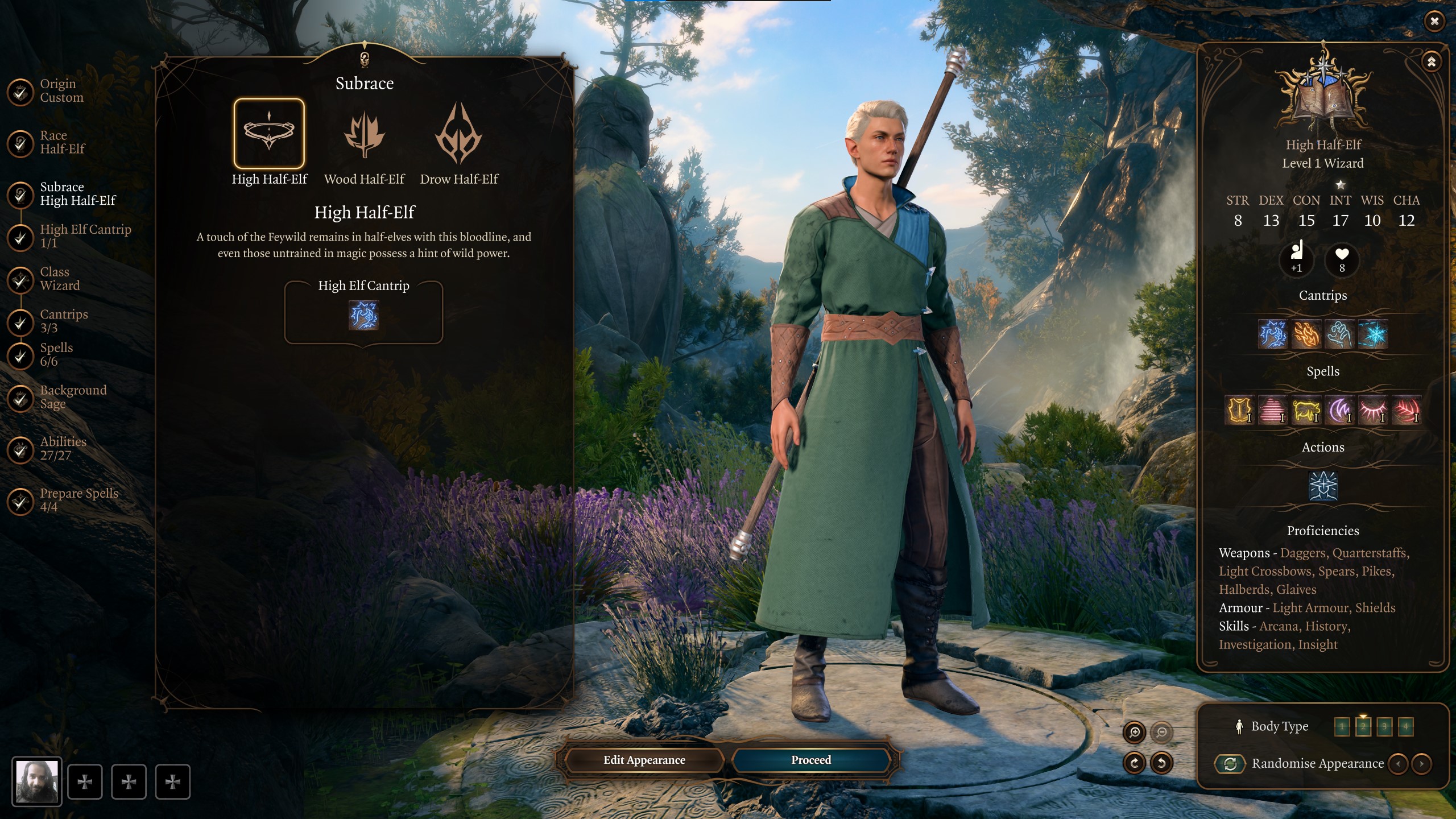The image size is (1456, 819).
Task: Click the single icon under Actions
Action: (x=1323, y=485)
